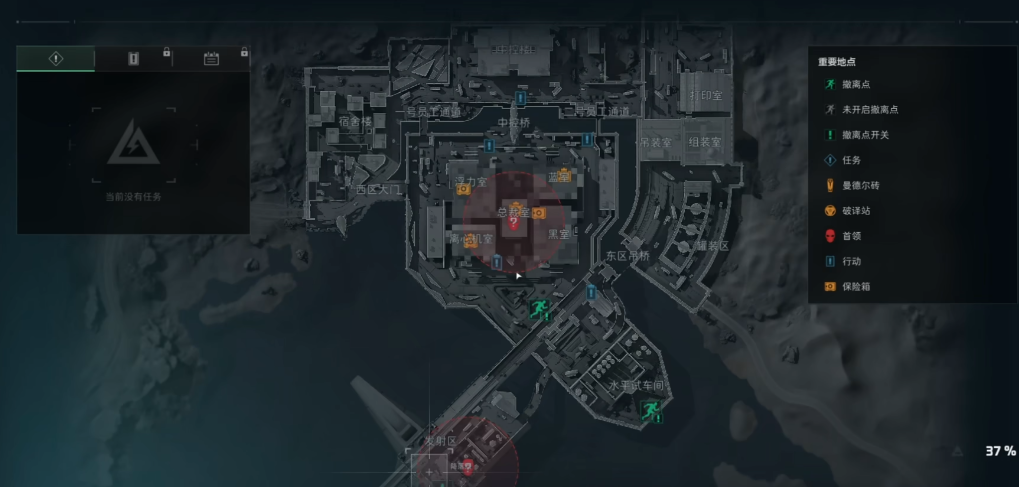The width and height of the screenshot is (1019, 487).
Task: Choose the 撤离点 legend entry
Action: [856, 85]
